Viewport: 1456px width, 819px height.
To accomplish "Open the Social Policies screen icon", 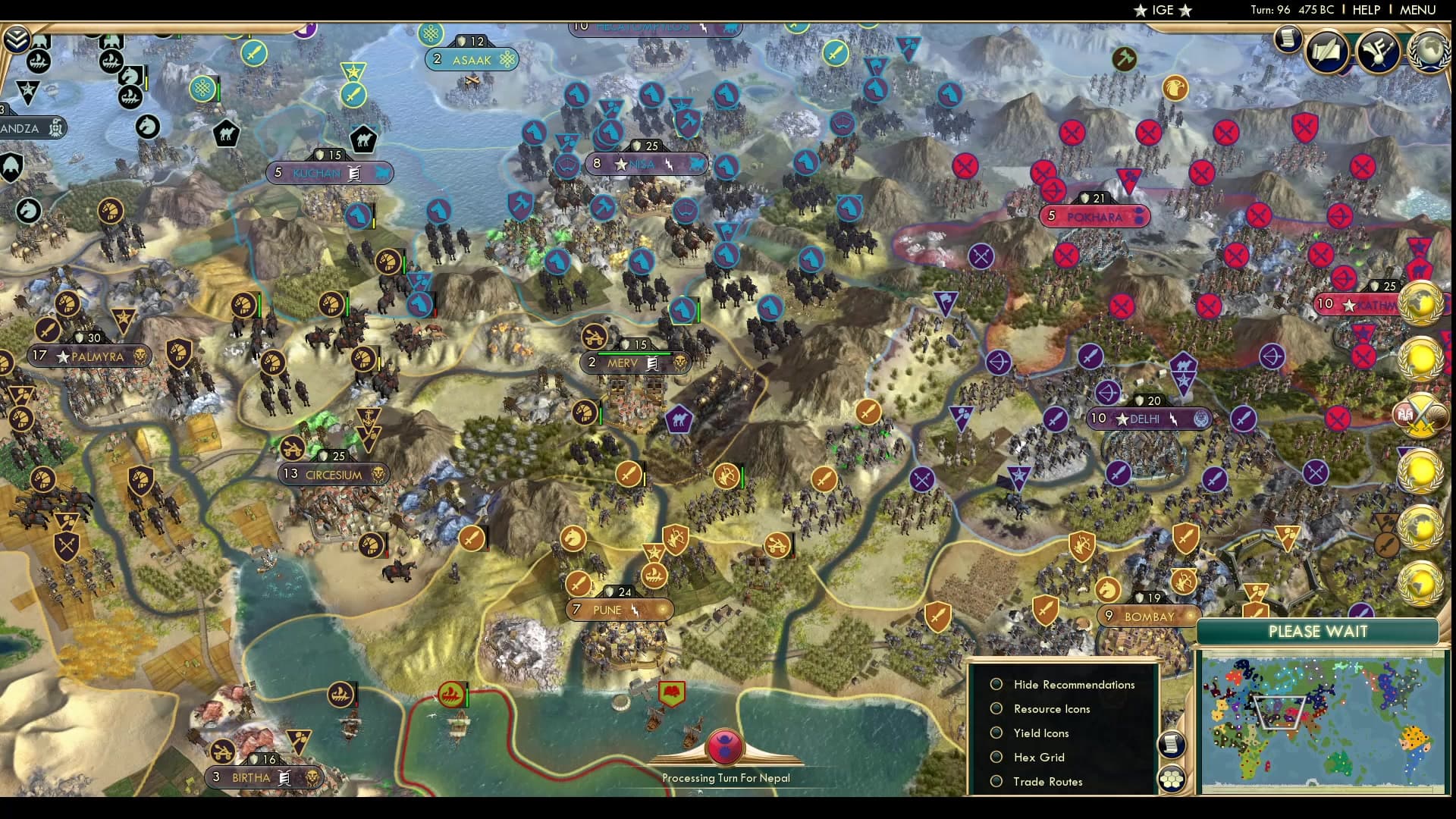I will (x=1327, y=50).
